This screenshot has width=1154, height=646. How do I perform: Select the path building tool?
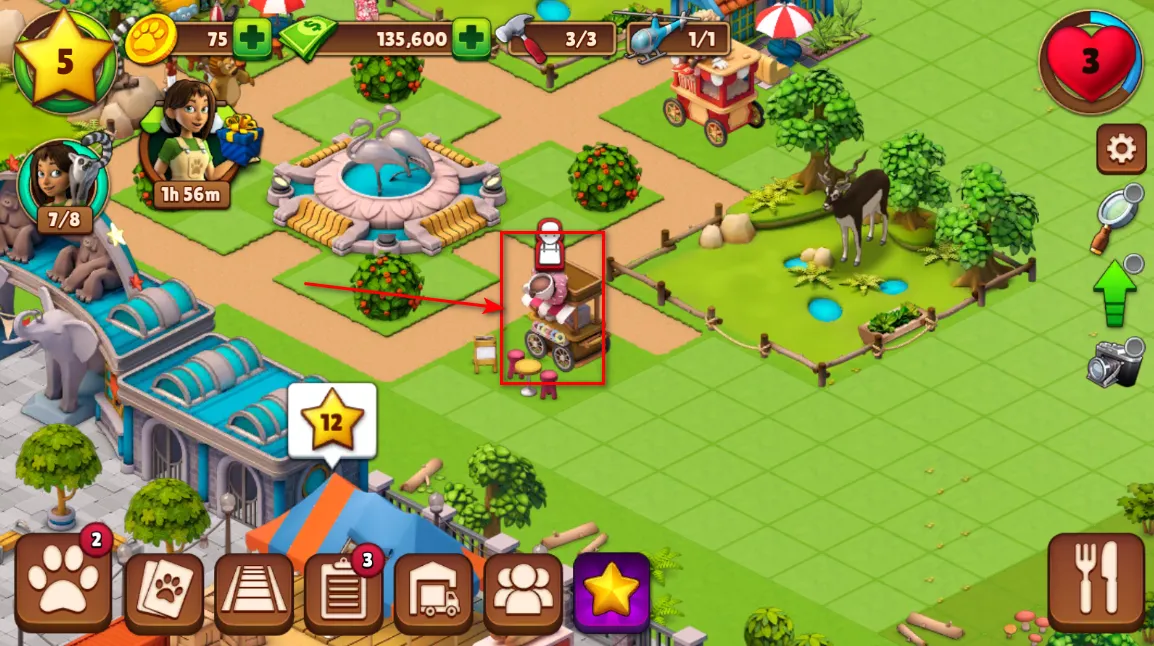254,592
